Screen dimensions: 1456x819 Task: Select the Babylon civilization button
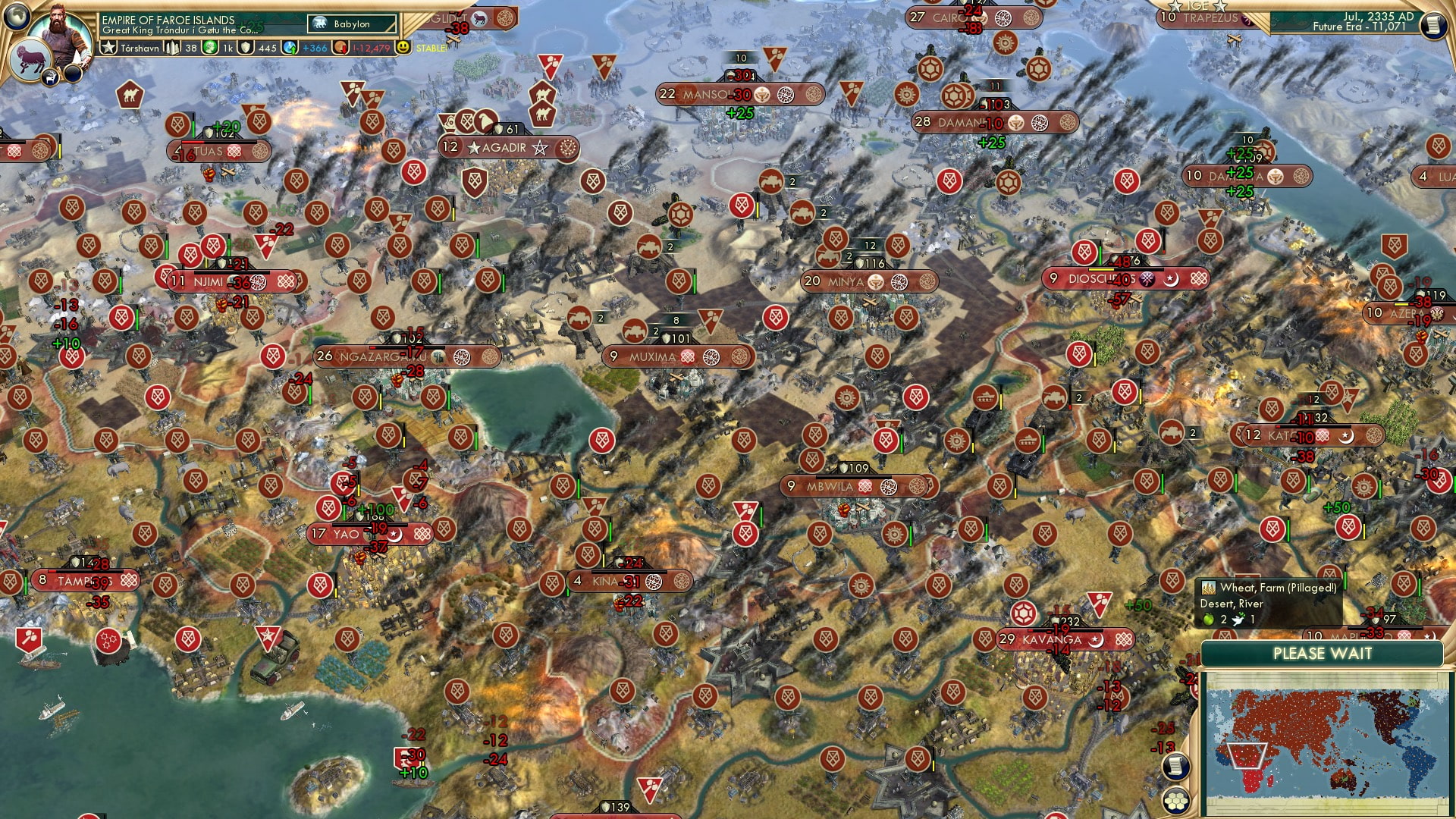(x=353, y=24)
